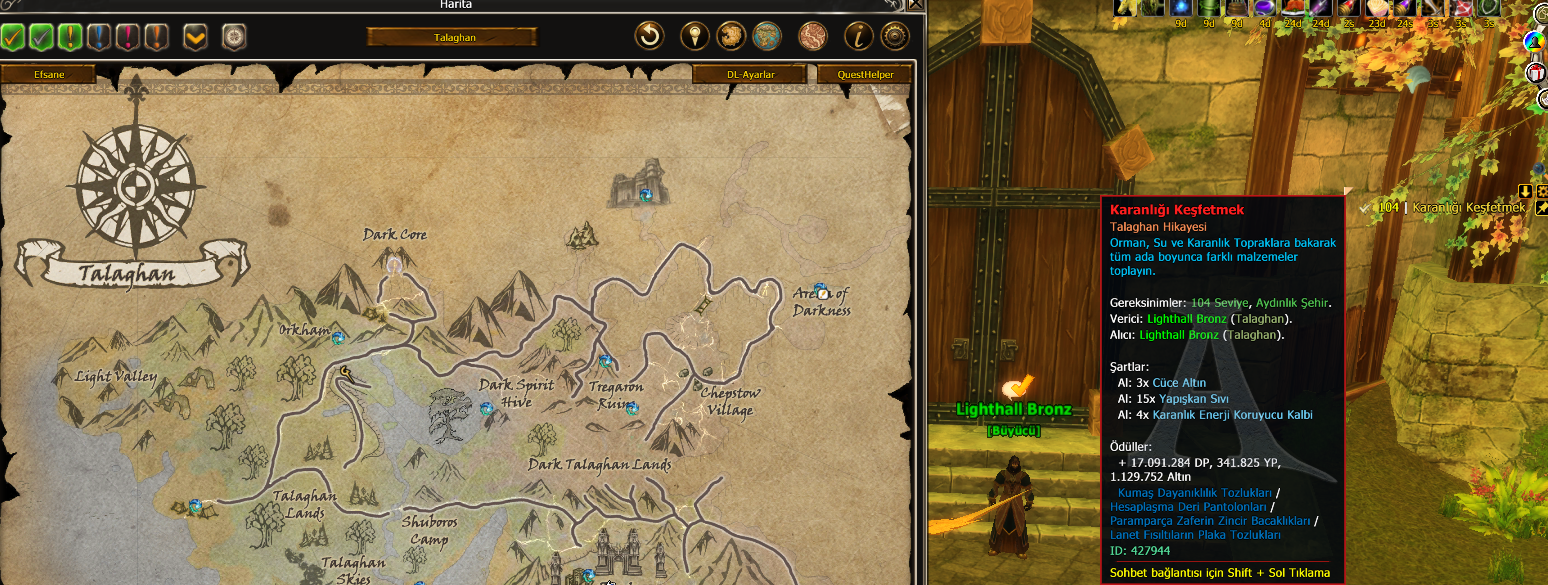Open DL-Ayarlar settings
The width and height of the screenshot is (1548, 585).
coord(750,74)
